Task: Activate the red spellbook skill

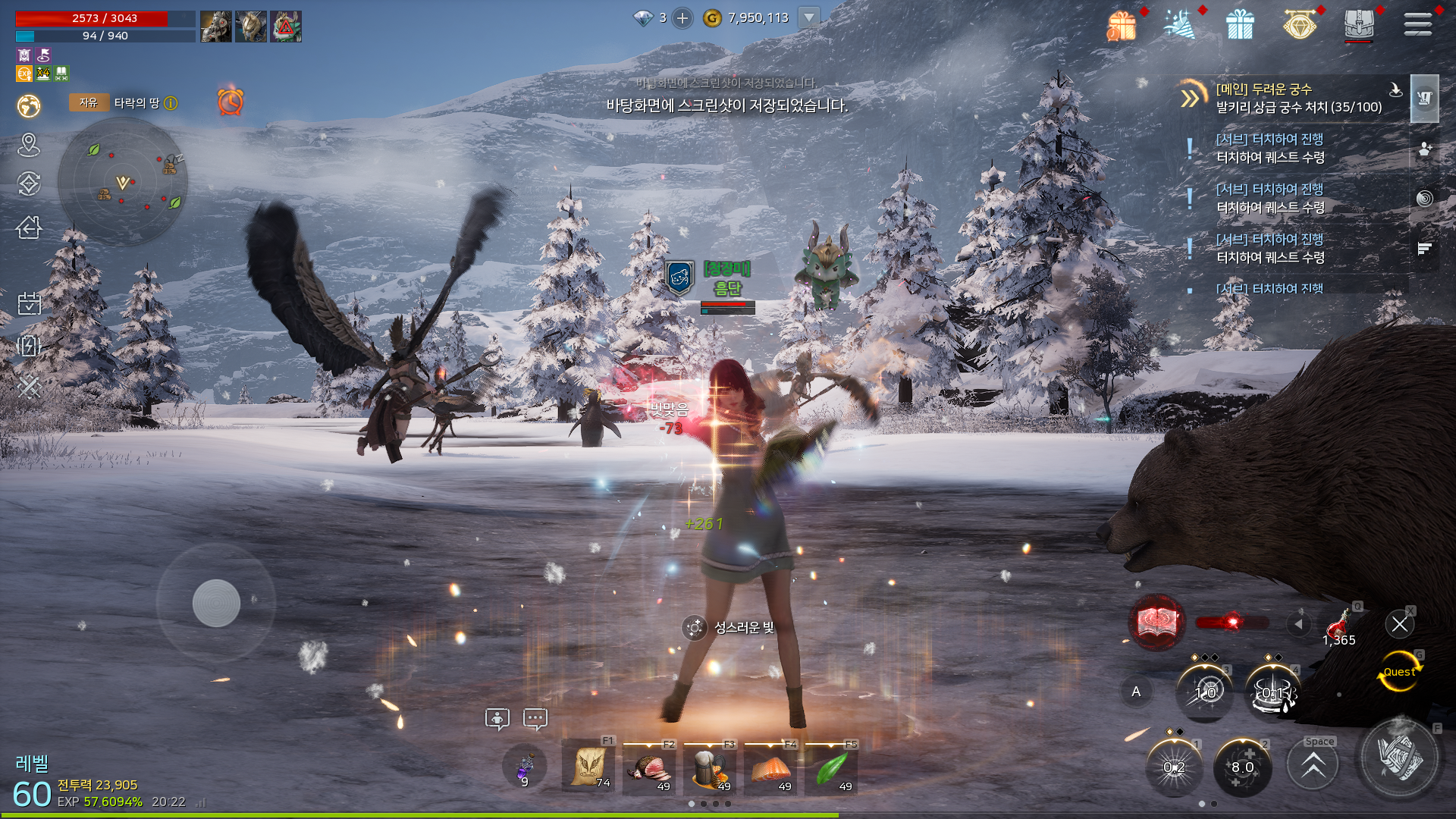Action: point(1156,623)
